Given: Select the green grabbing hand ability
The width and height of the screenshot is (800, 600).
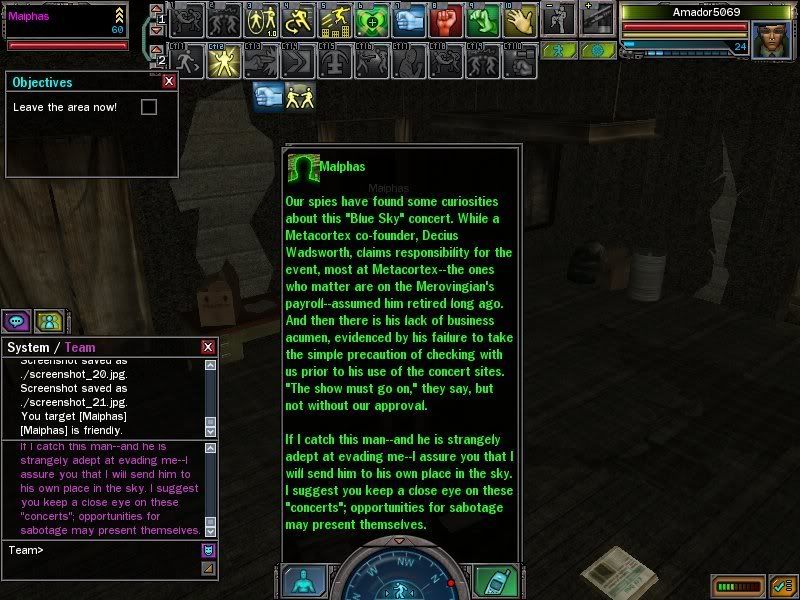Looking at the screenshot, I should coord(482,20).
